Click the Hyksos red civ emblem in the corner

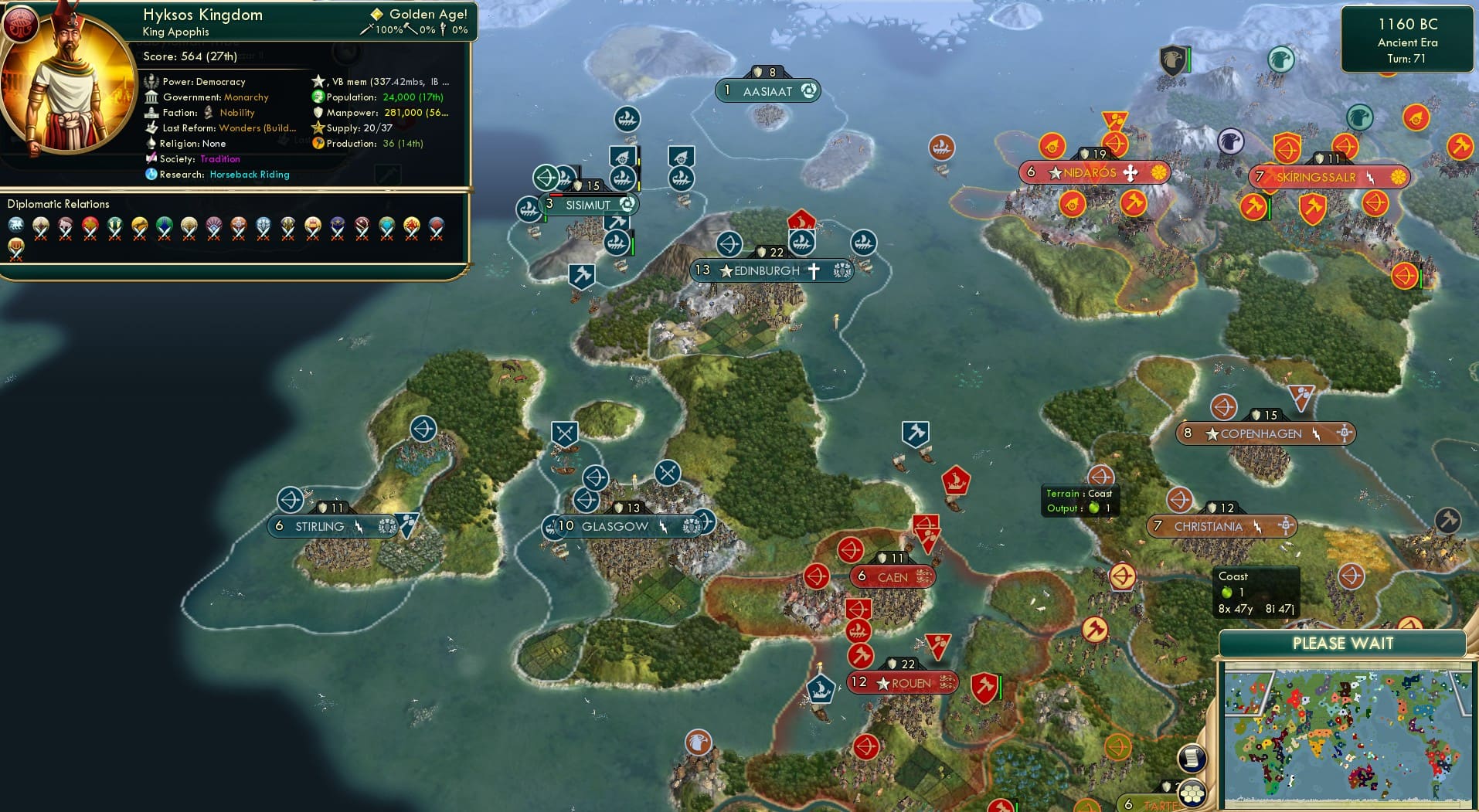21,24
